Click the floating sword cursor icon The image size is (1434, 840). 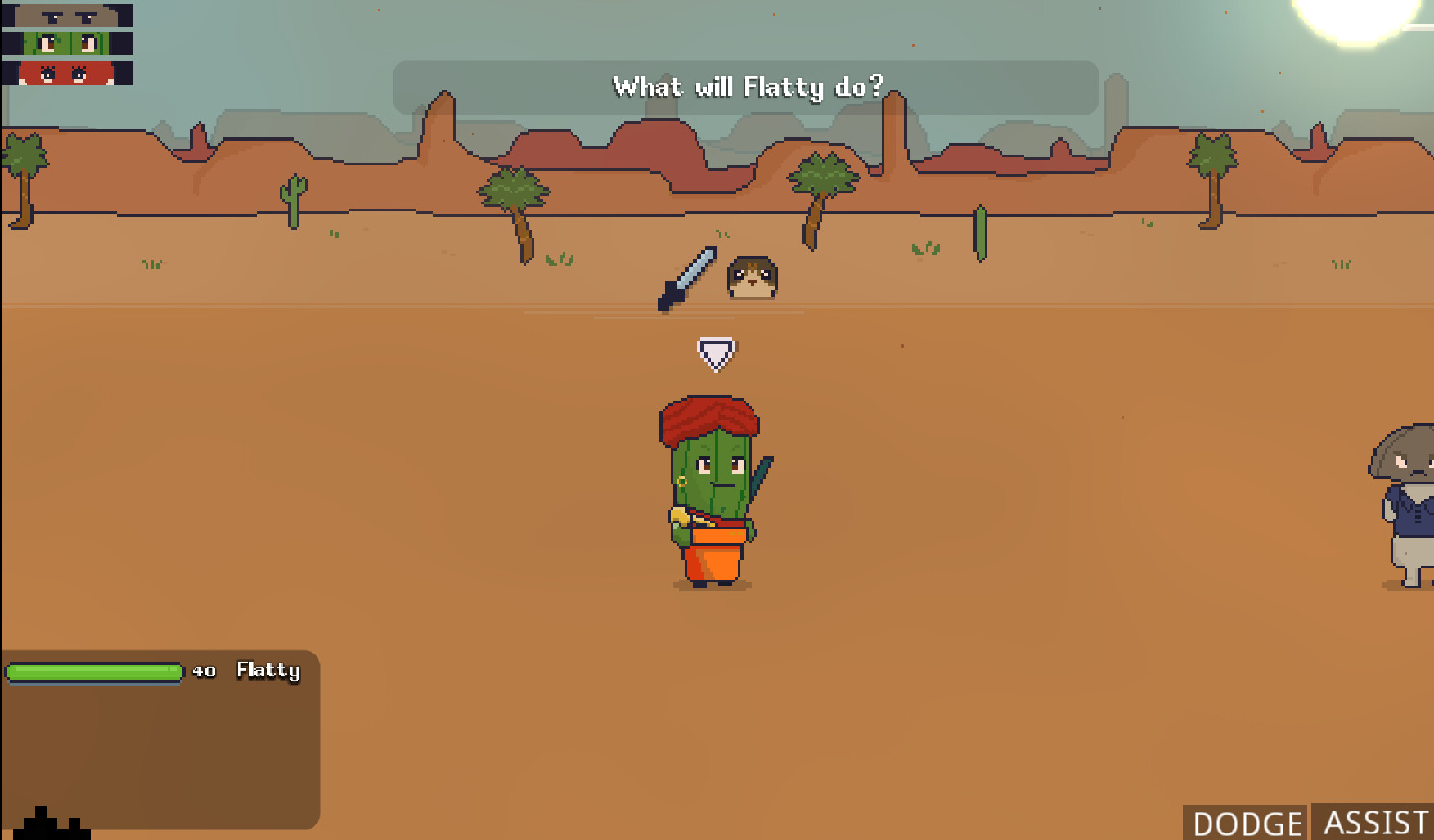click(x=686, y=278)
